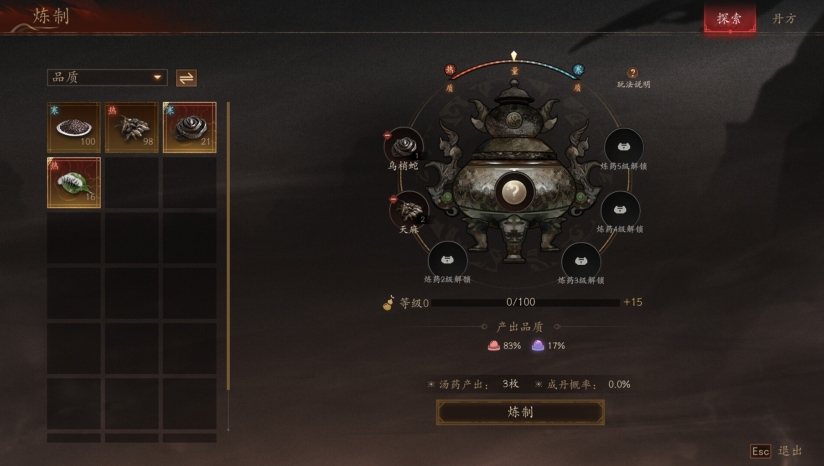Click the locked 炼药3级解锁 slot
Image resolution: width=824 pixels, height=466 pixels.
(x=580, y=258)
